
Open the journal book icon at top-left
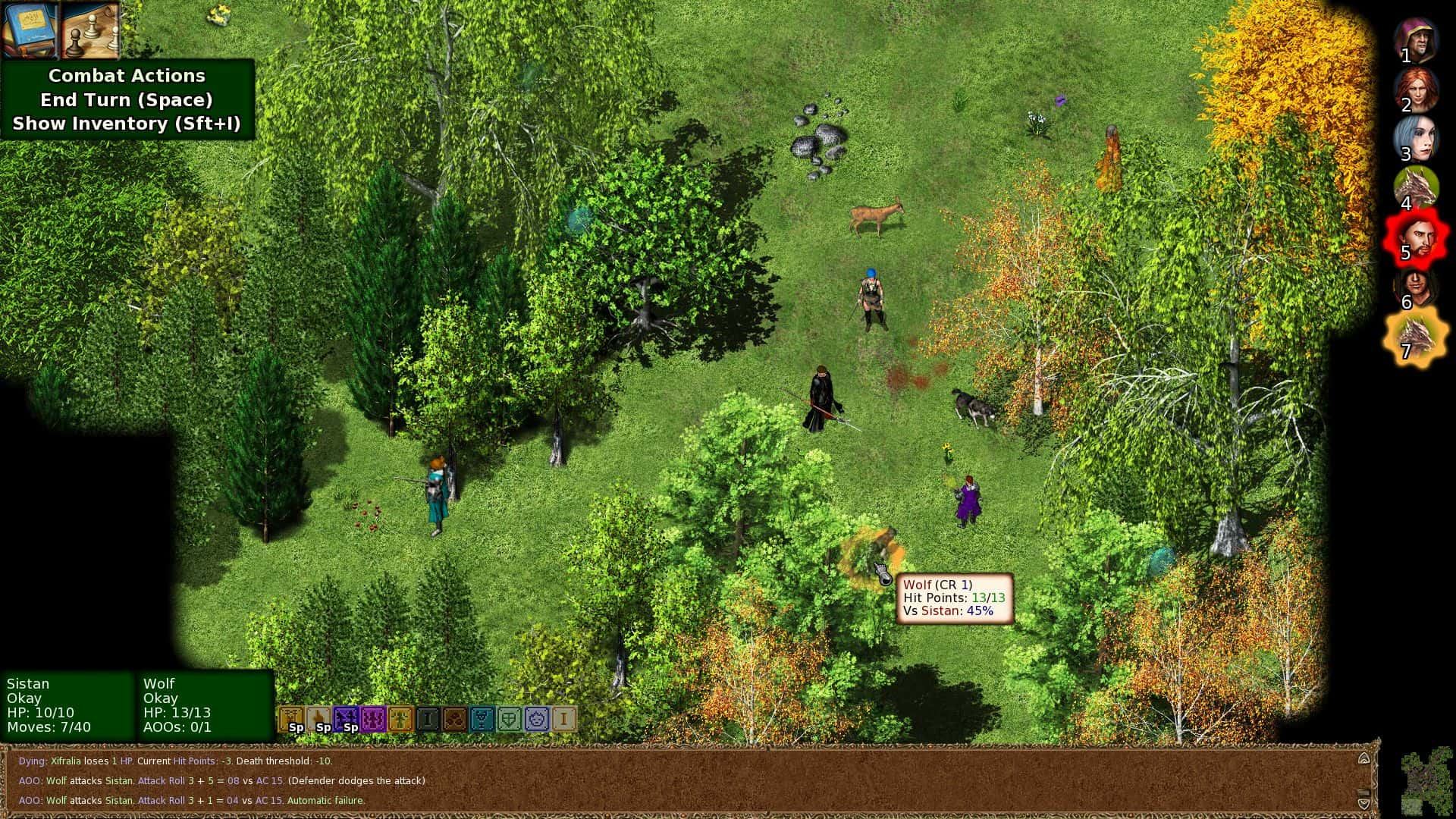point(29,30)
